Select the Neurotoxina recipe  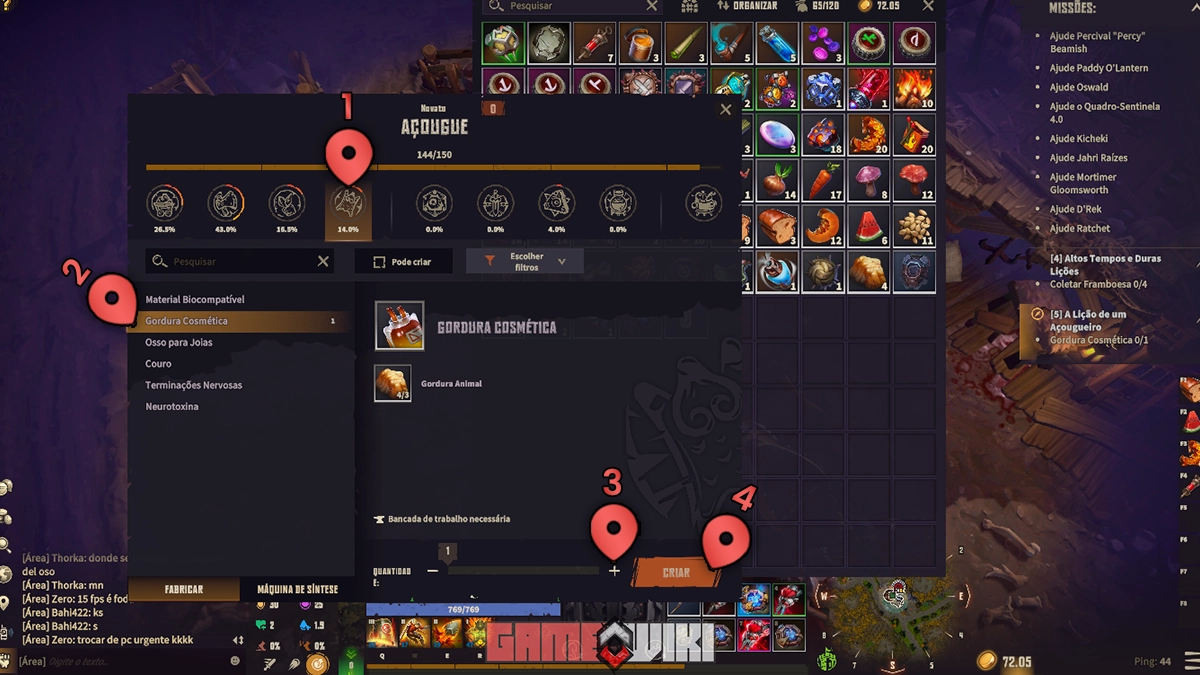(x=172, y=407)
